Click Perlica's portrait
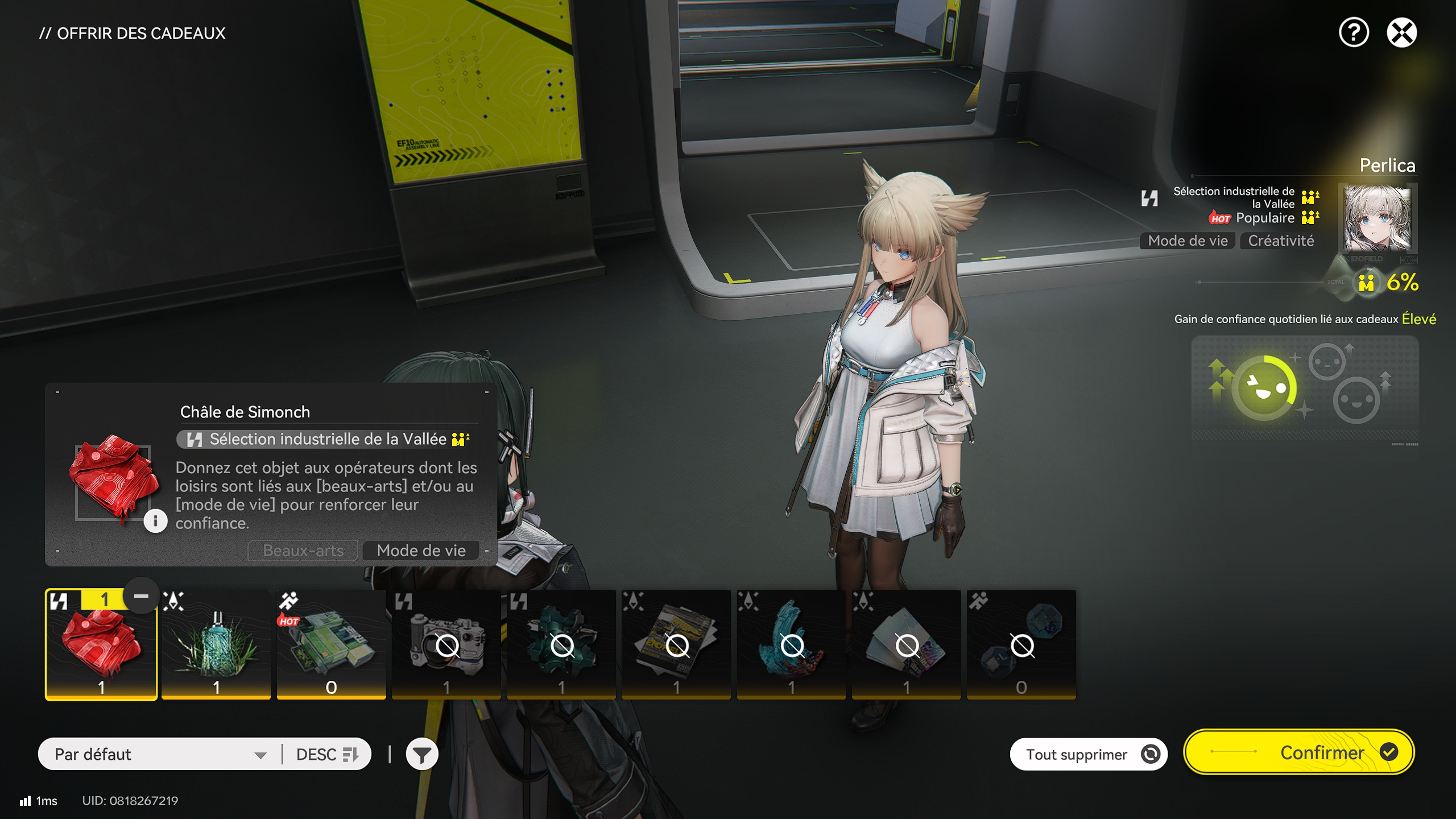The height and width of the screenshot is (819, 1456). (1376, 219)
